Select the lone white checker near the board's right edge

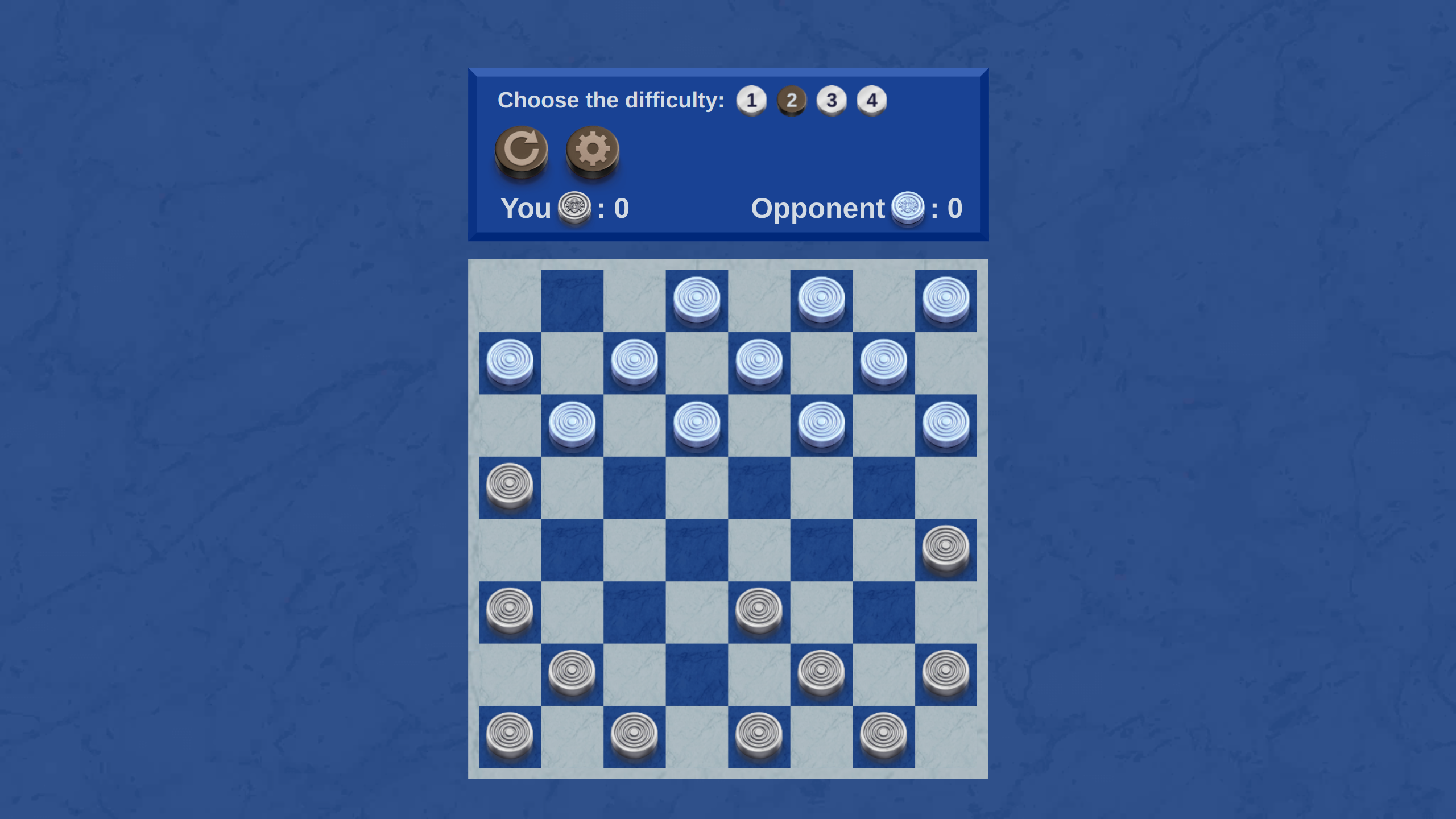coord(946,548)
